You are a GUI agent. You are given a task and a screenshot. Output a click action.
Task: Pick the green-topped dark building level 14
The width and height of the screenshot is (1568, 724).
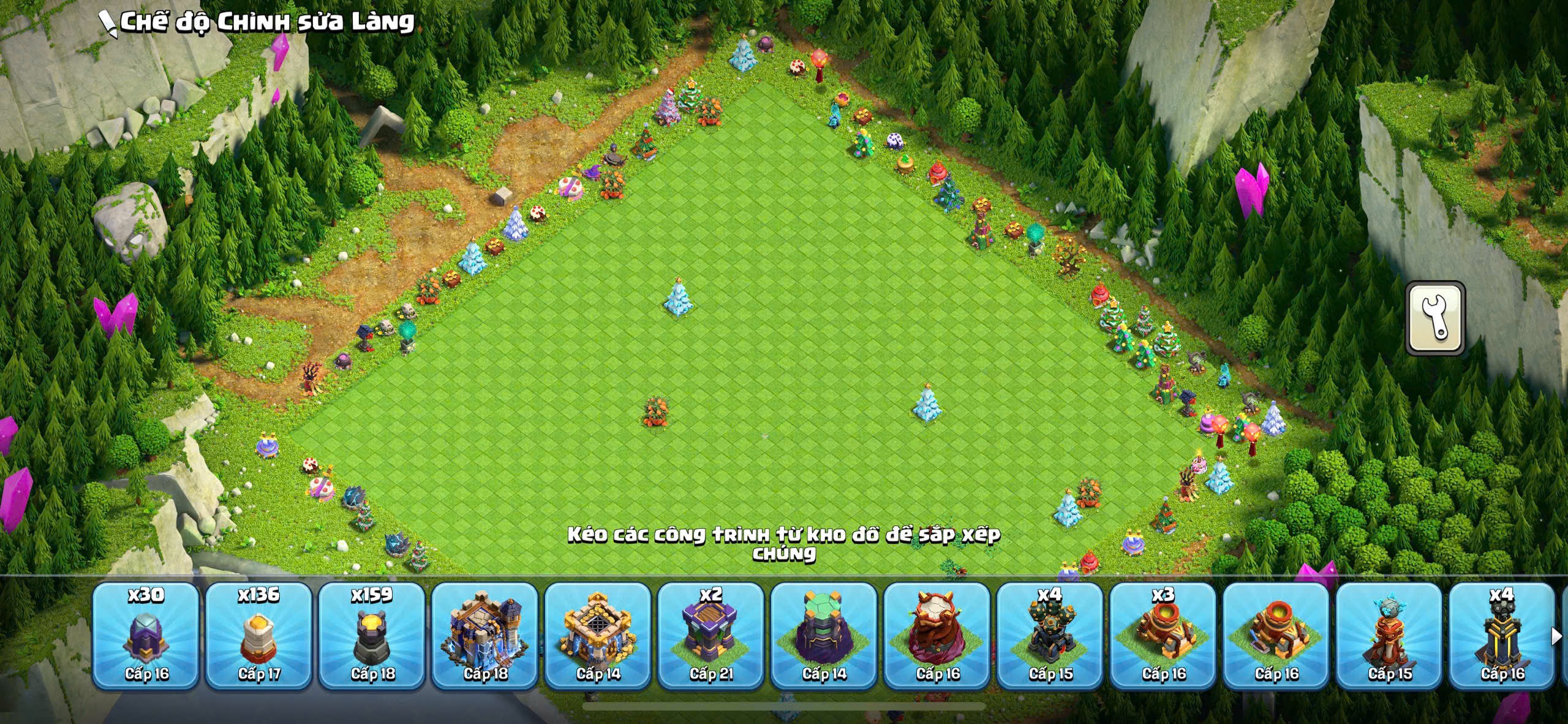tap(824, 636)
